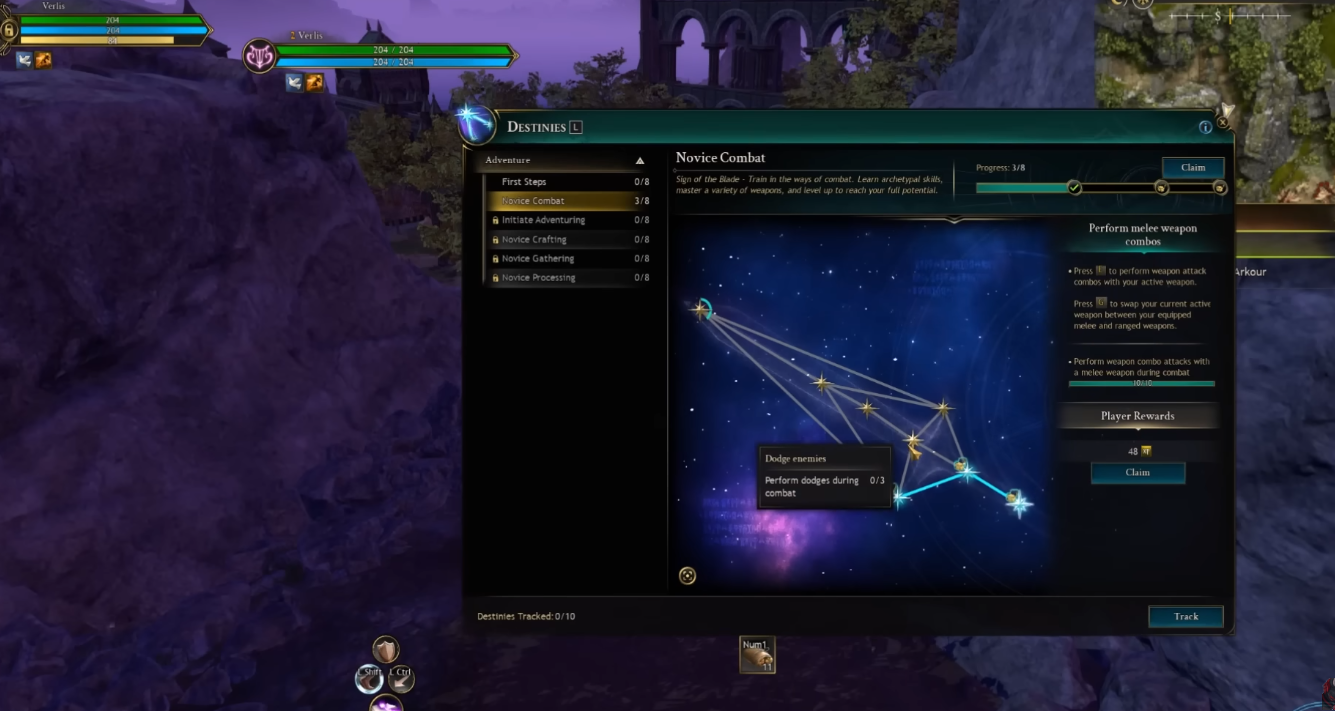Select Novice Gathering in the list
This screenshot has width=1335, height=711.
click(x=565, y=259)
